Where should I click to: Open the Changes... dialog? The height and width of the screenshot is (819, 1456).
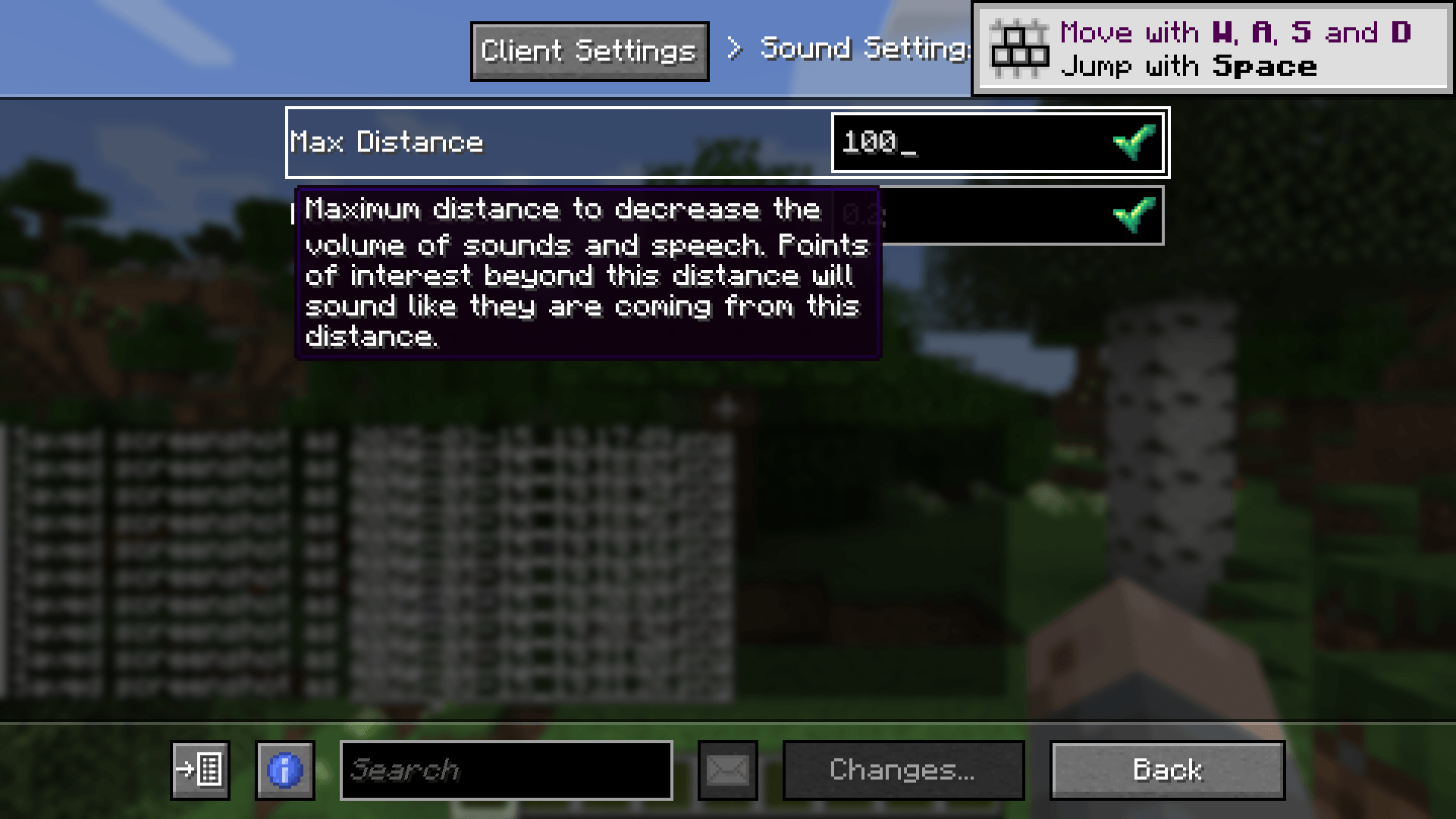(x=901, y=770)
